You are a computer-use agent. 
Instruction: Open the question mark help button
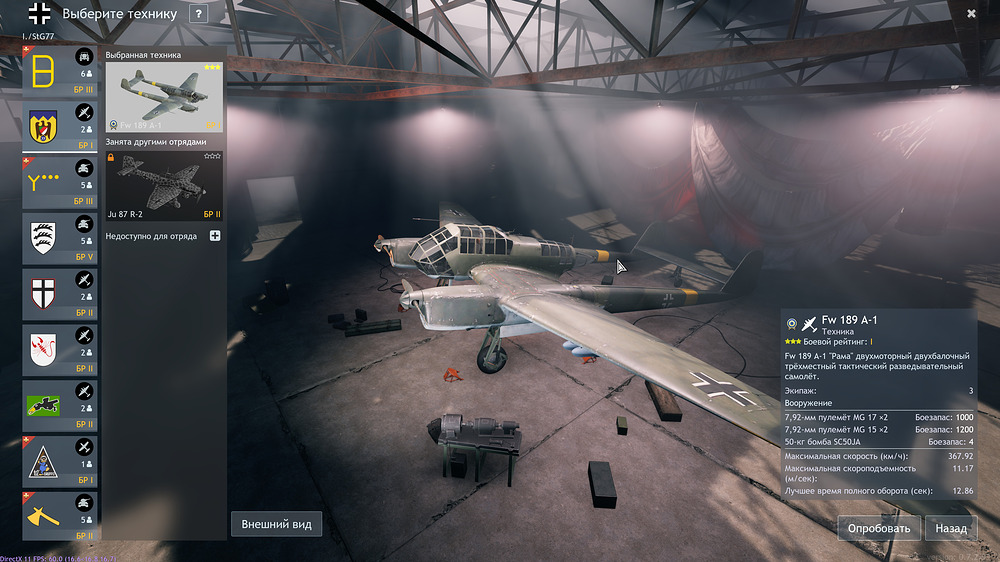coord(199,14)
